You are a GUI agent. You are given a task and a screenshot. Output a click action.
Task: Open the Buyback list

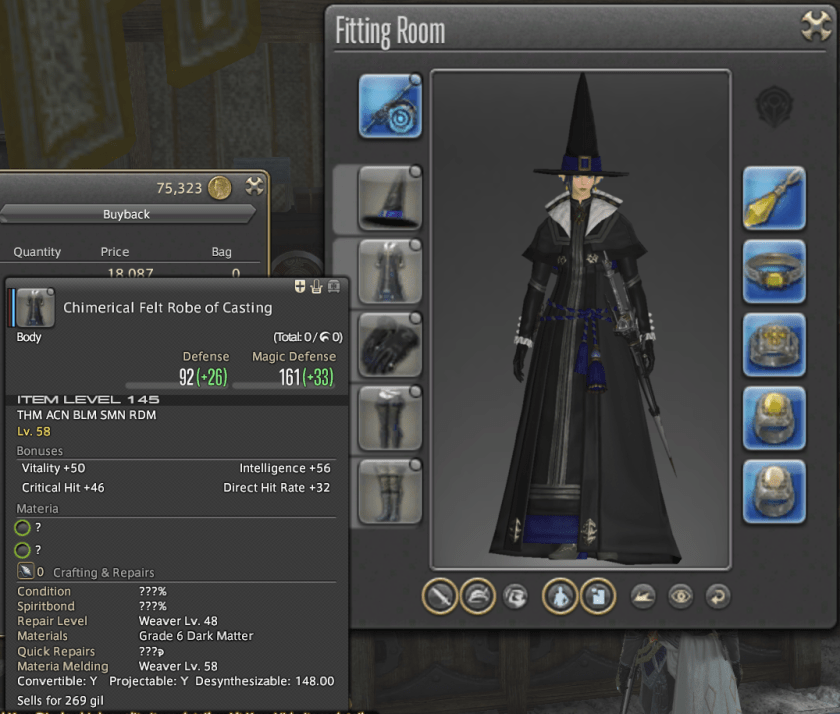coord(126,214)
